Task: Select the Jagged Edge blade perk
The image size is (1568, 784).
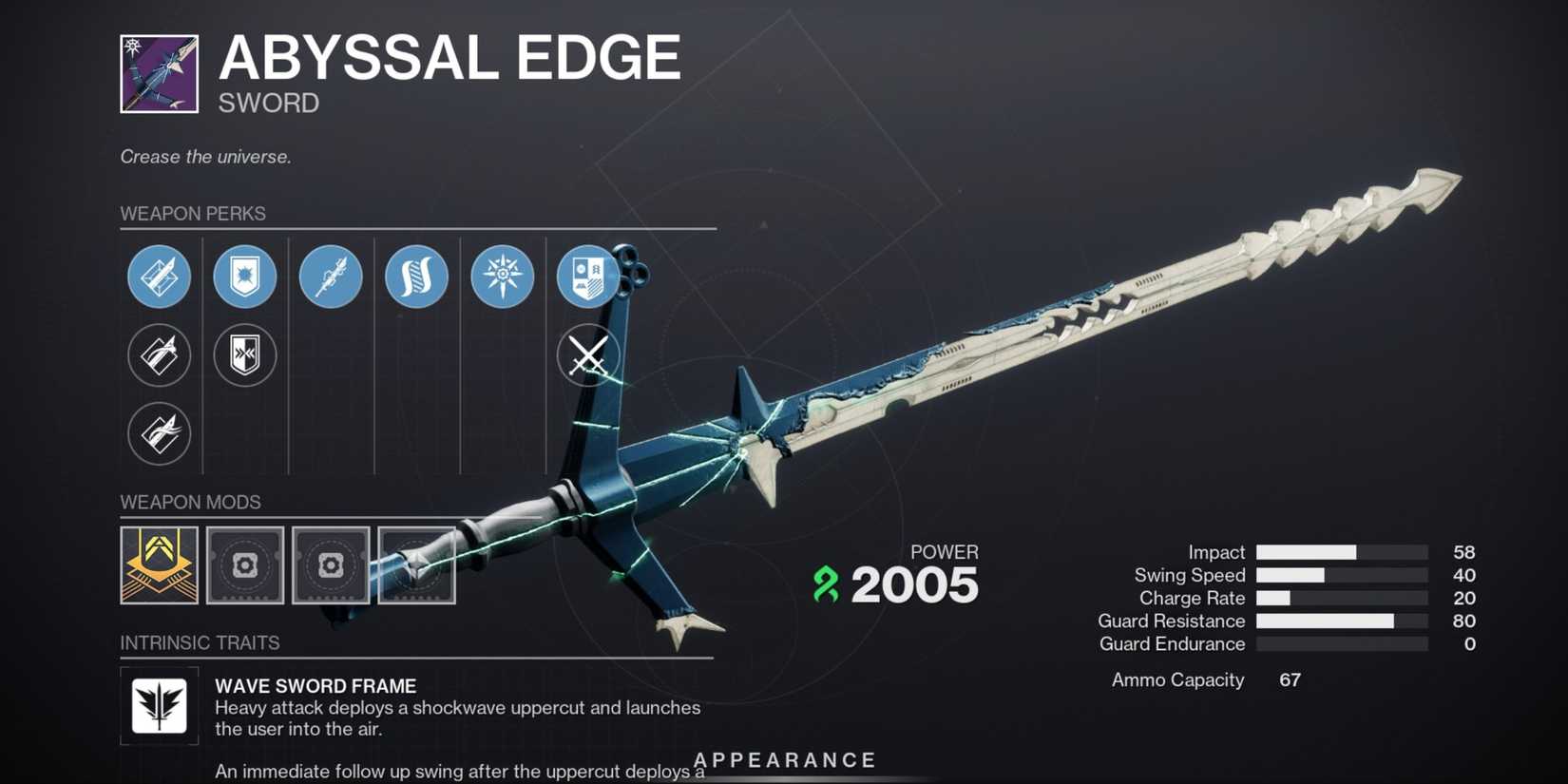Action: 159,277
